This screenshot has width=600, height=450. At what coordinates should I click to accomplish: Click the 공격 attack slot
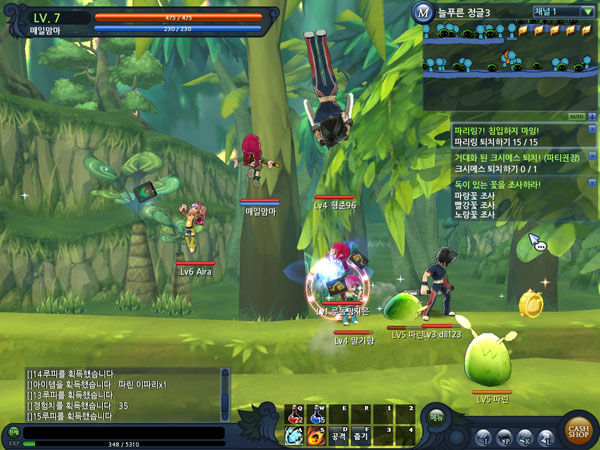pyautogui.click(x=341, y=436)
